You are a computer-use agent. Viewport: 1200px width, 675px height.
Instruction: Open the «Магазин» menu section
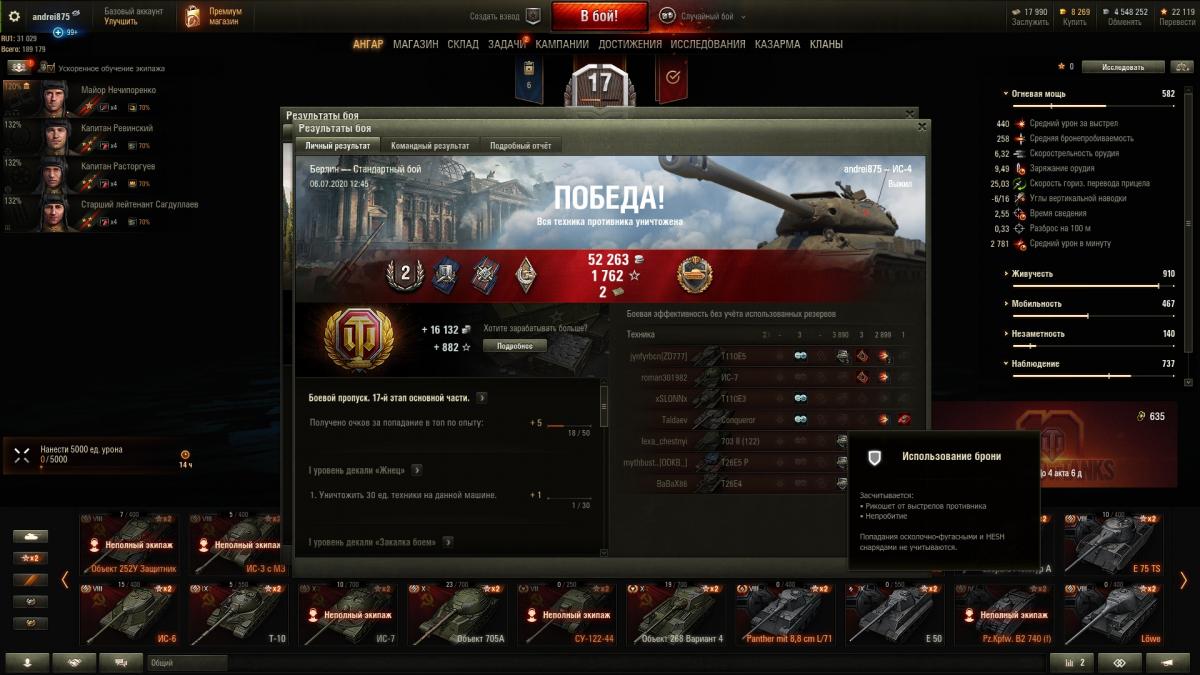415,44
